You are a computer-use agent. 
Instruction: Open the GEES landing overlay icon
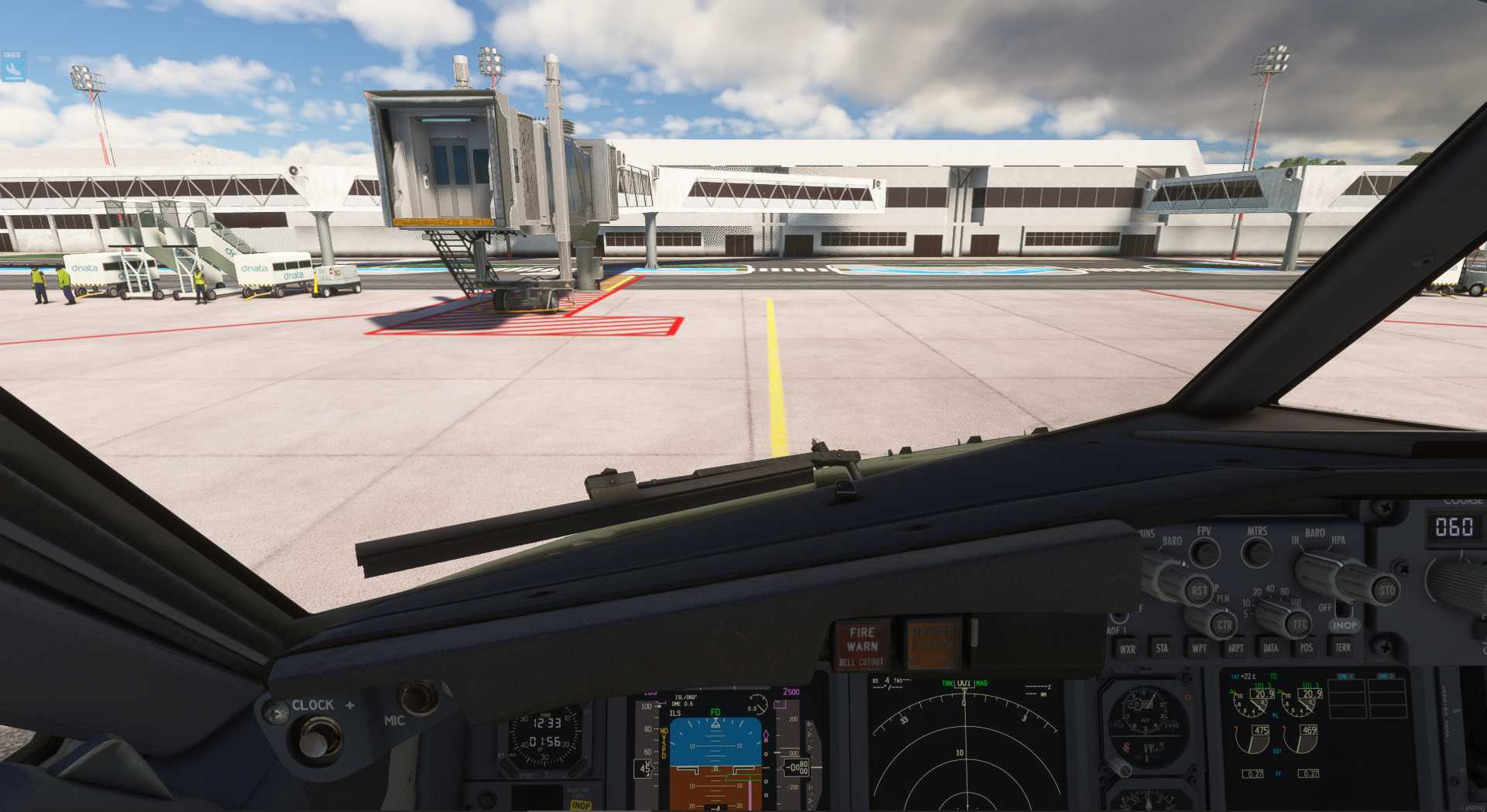click(x=13, y=67)
